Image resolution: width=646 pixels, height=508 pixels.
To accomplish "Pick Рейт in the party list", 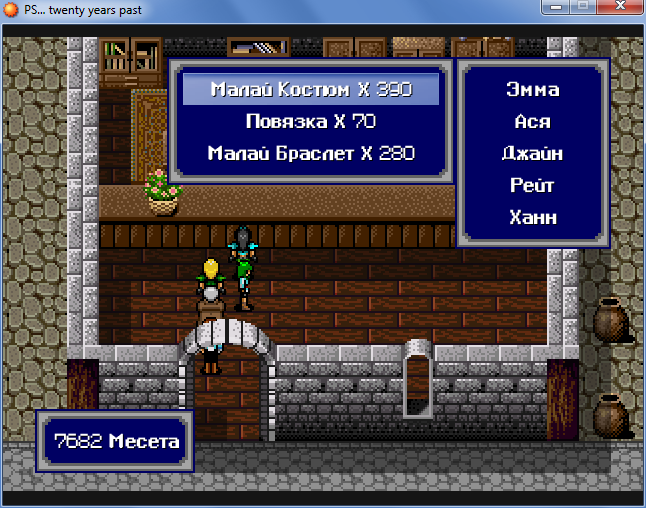I will (x=531, y=186).
